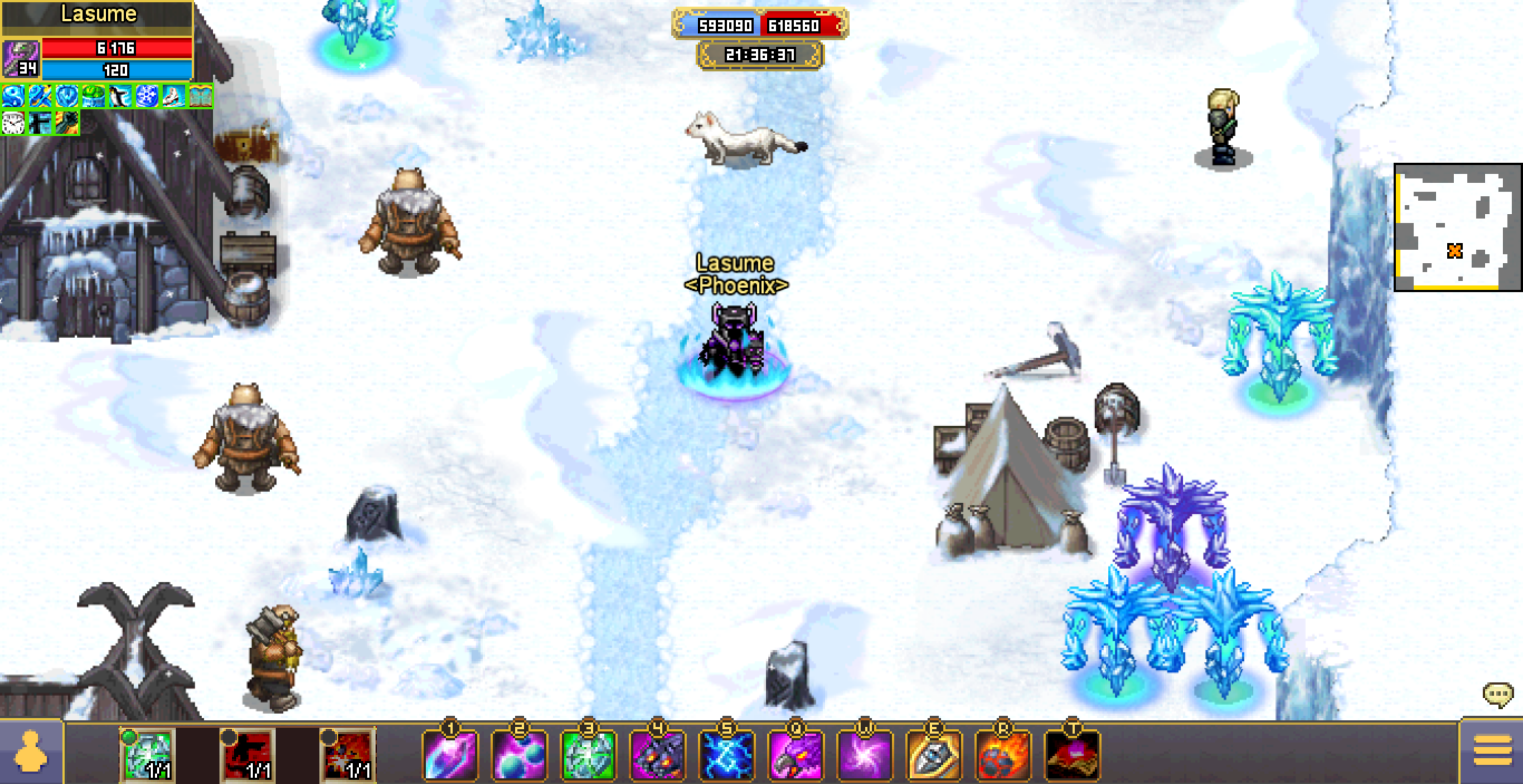Open the chat speech bubble
The image size is (1523, 784).
click(x=1497, y=694)
